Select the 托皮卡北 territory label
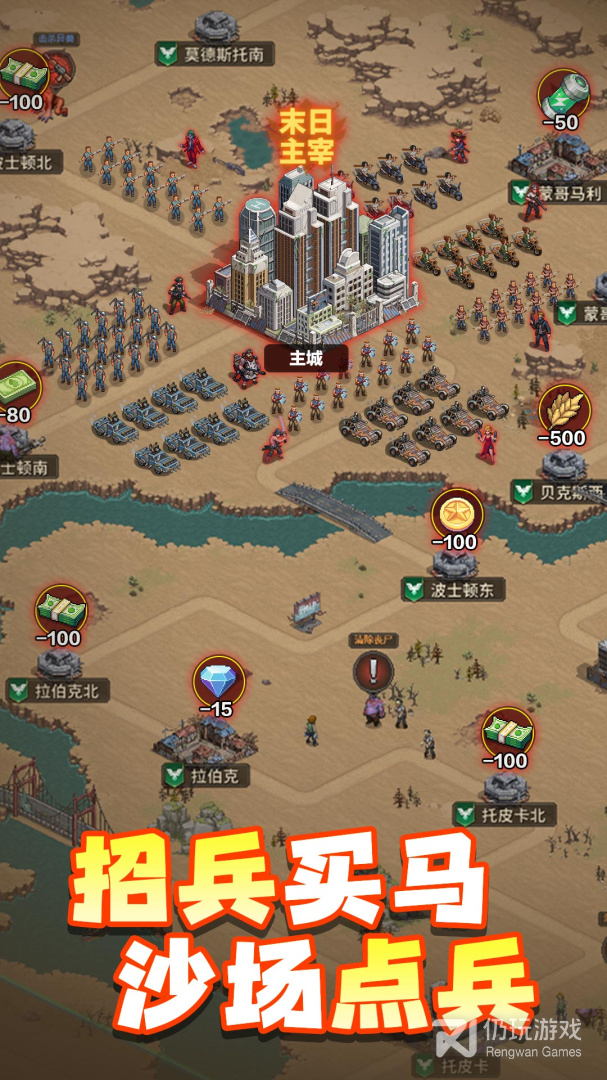This screenshot has width=607, height=1080. [x=504, y=815]
